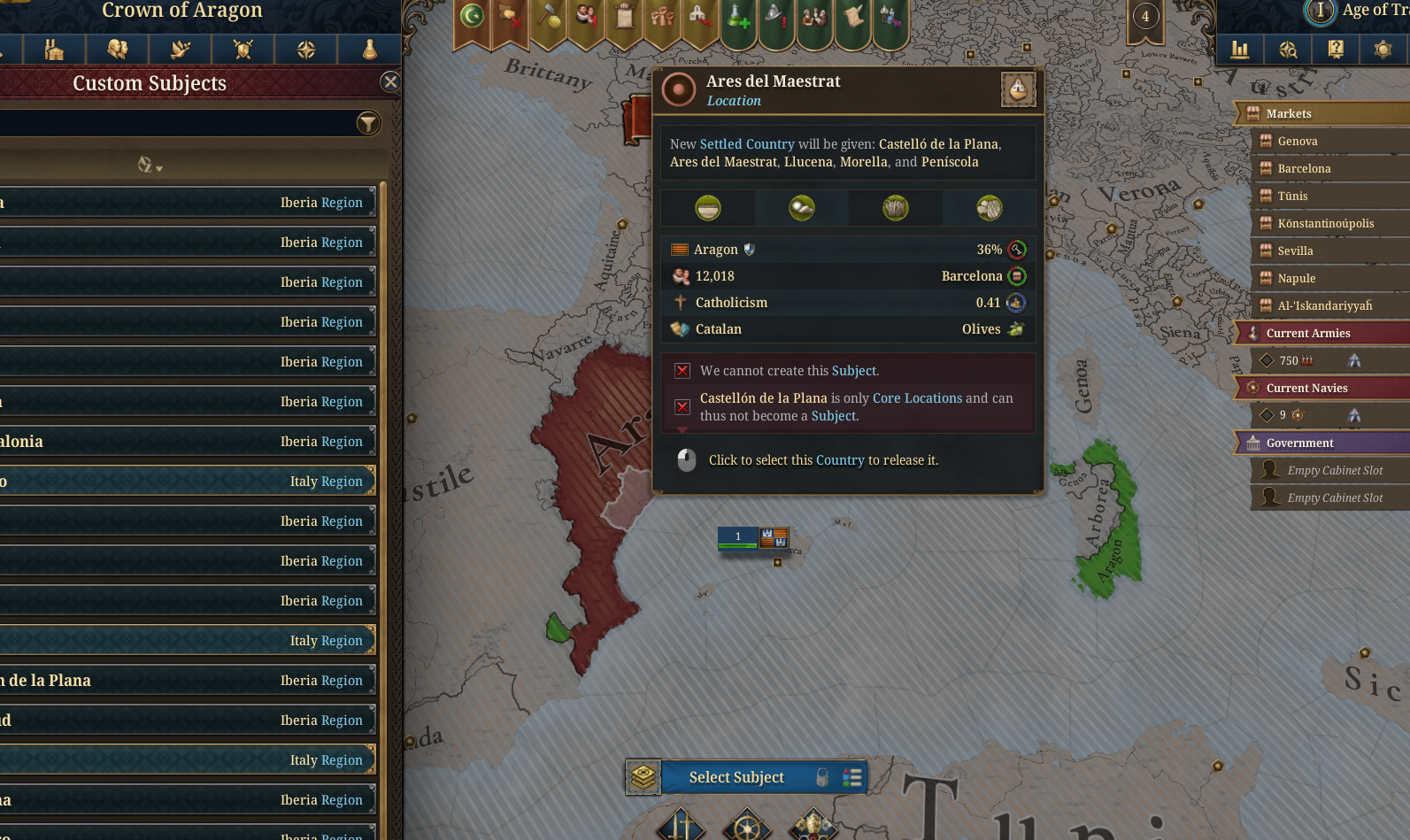This screenshot has width=1410, height=840.
Task: Click the crescent religion alert banner
Action: (x=471, y=18)
